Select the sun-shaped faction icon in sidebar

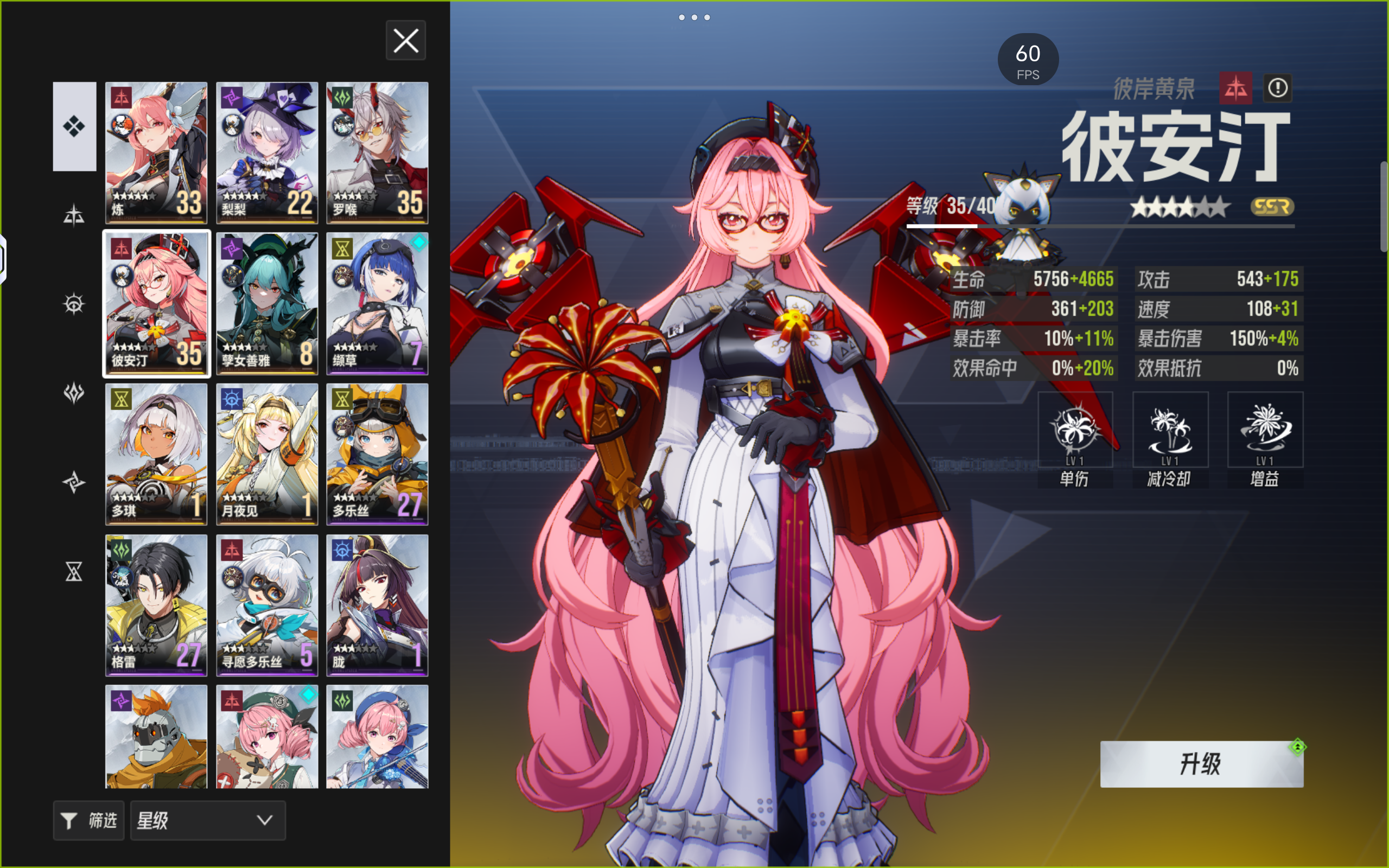75,303
